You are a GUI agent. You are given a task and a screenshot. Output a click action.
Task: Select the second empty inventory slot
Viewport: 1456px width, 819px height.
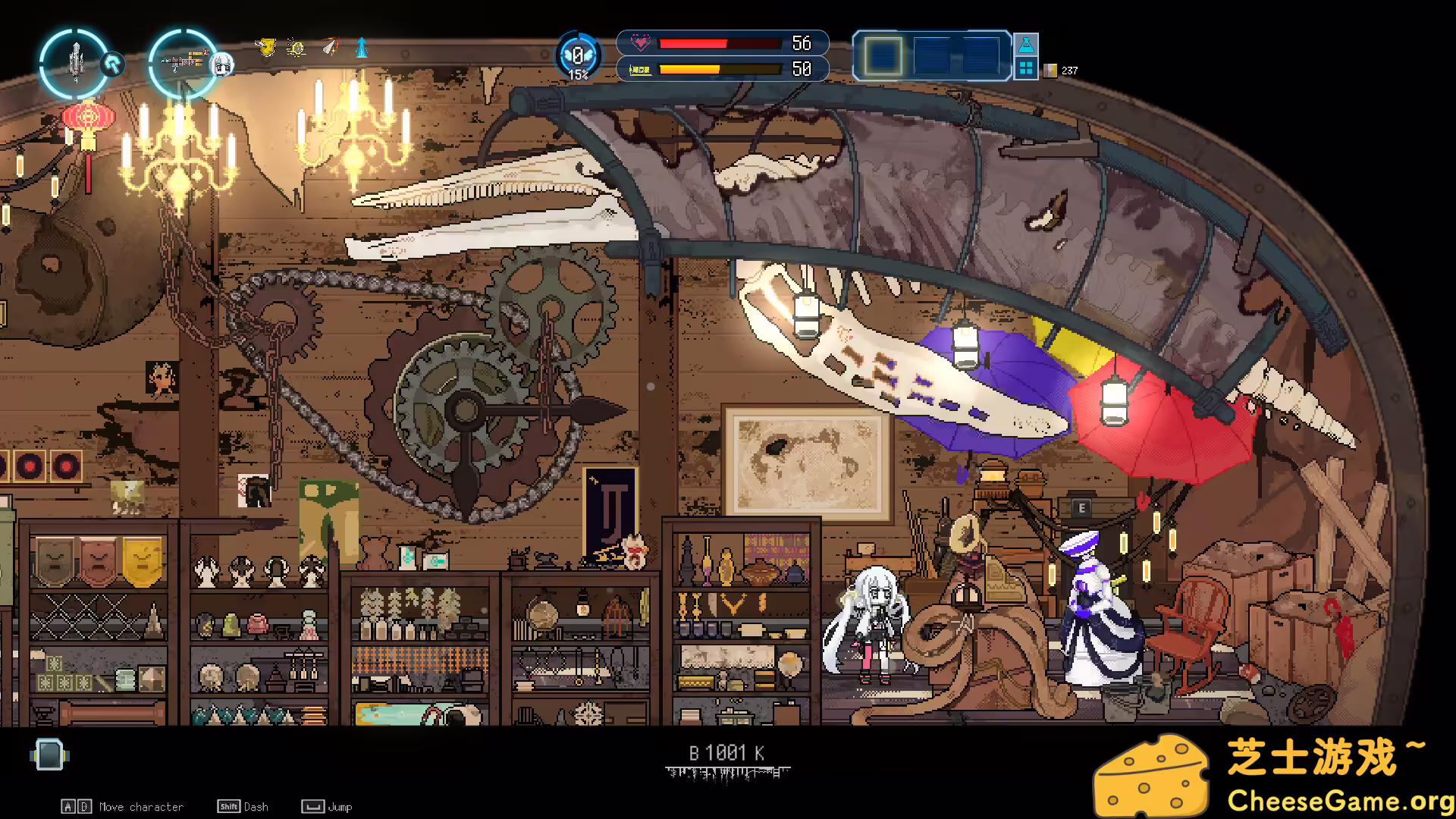coord(932,55)
